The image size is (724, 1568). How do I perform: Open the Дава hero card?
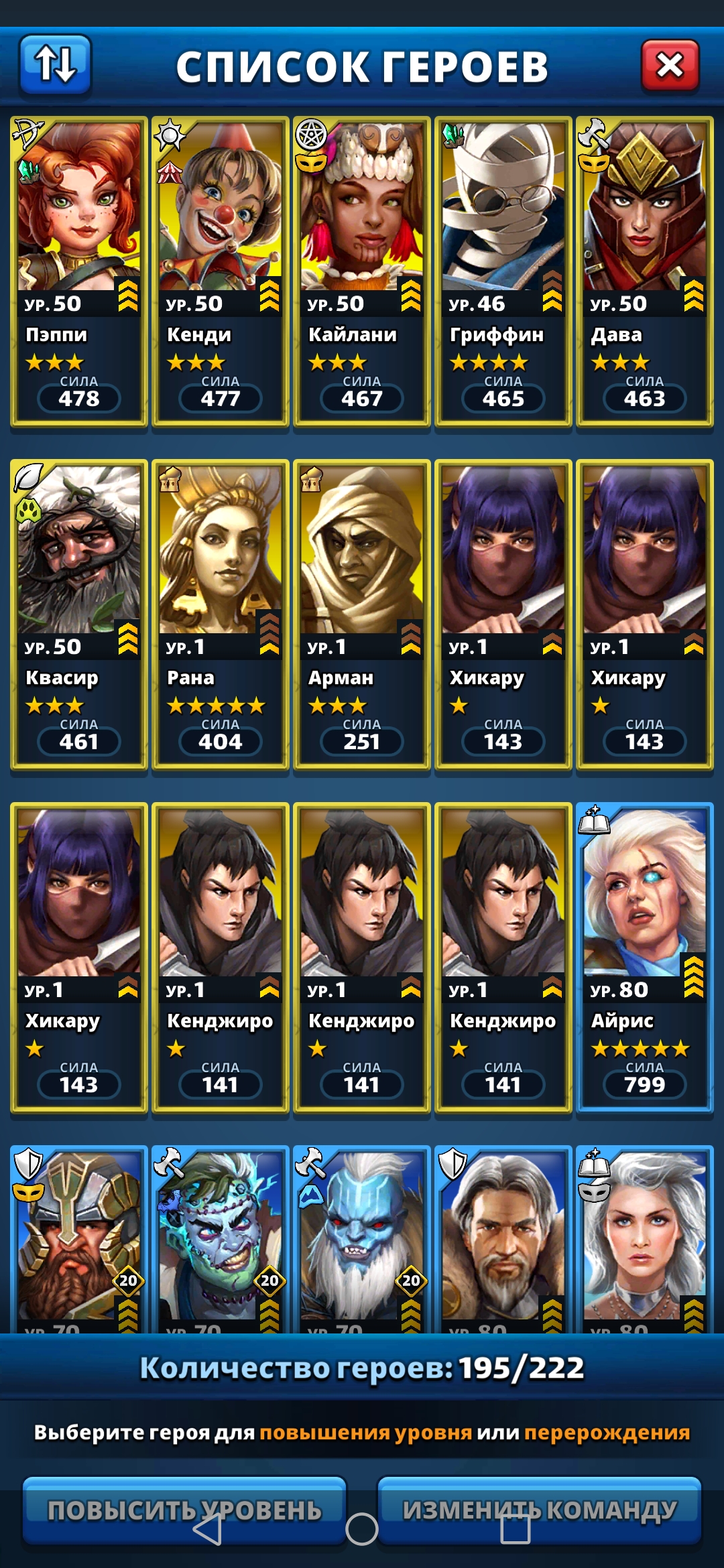click(644, 271)
